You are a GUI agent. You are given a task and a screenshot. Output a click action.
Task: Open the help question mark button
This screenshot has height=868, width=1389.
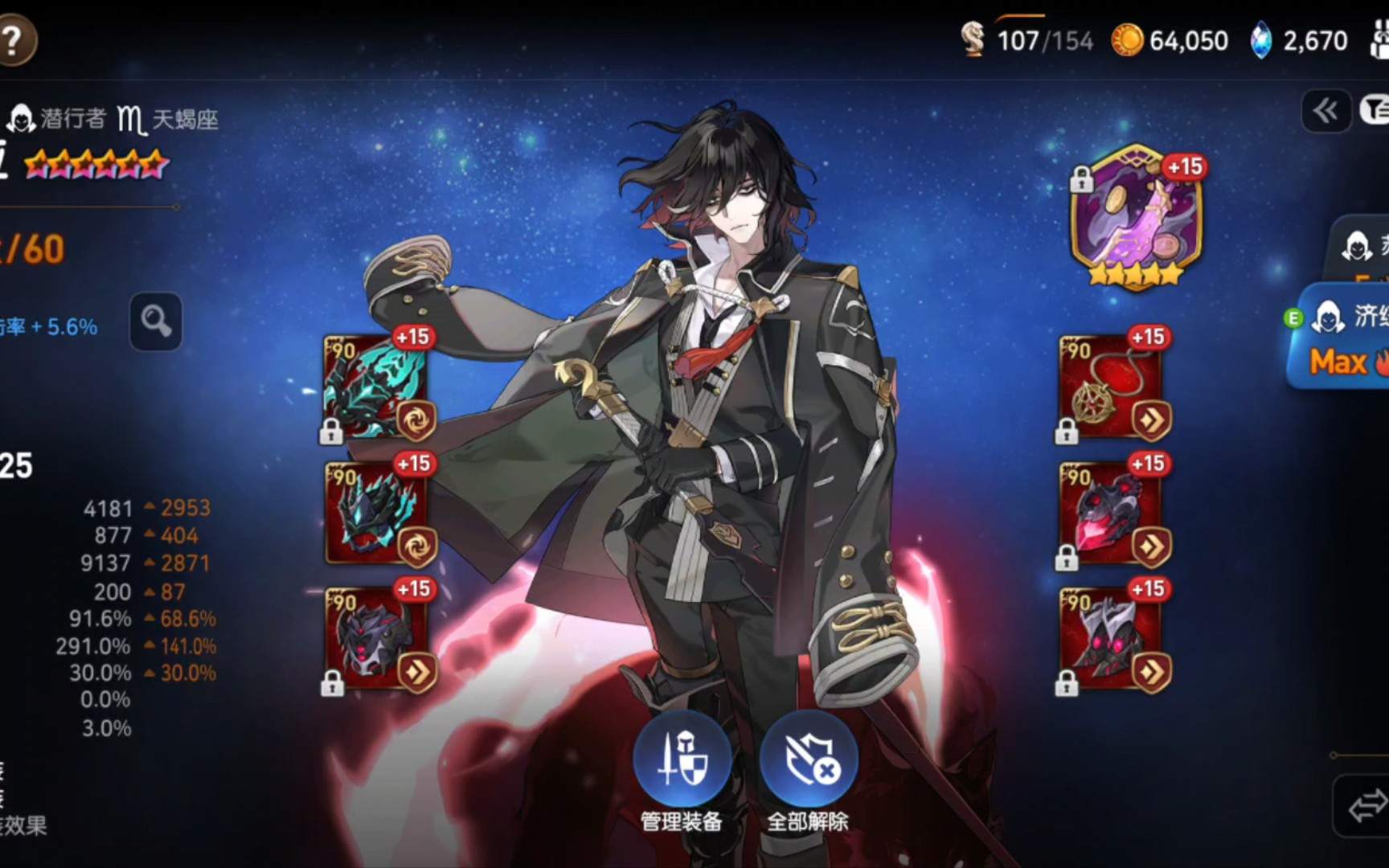[14, 40]
